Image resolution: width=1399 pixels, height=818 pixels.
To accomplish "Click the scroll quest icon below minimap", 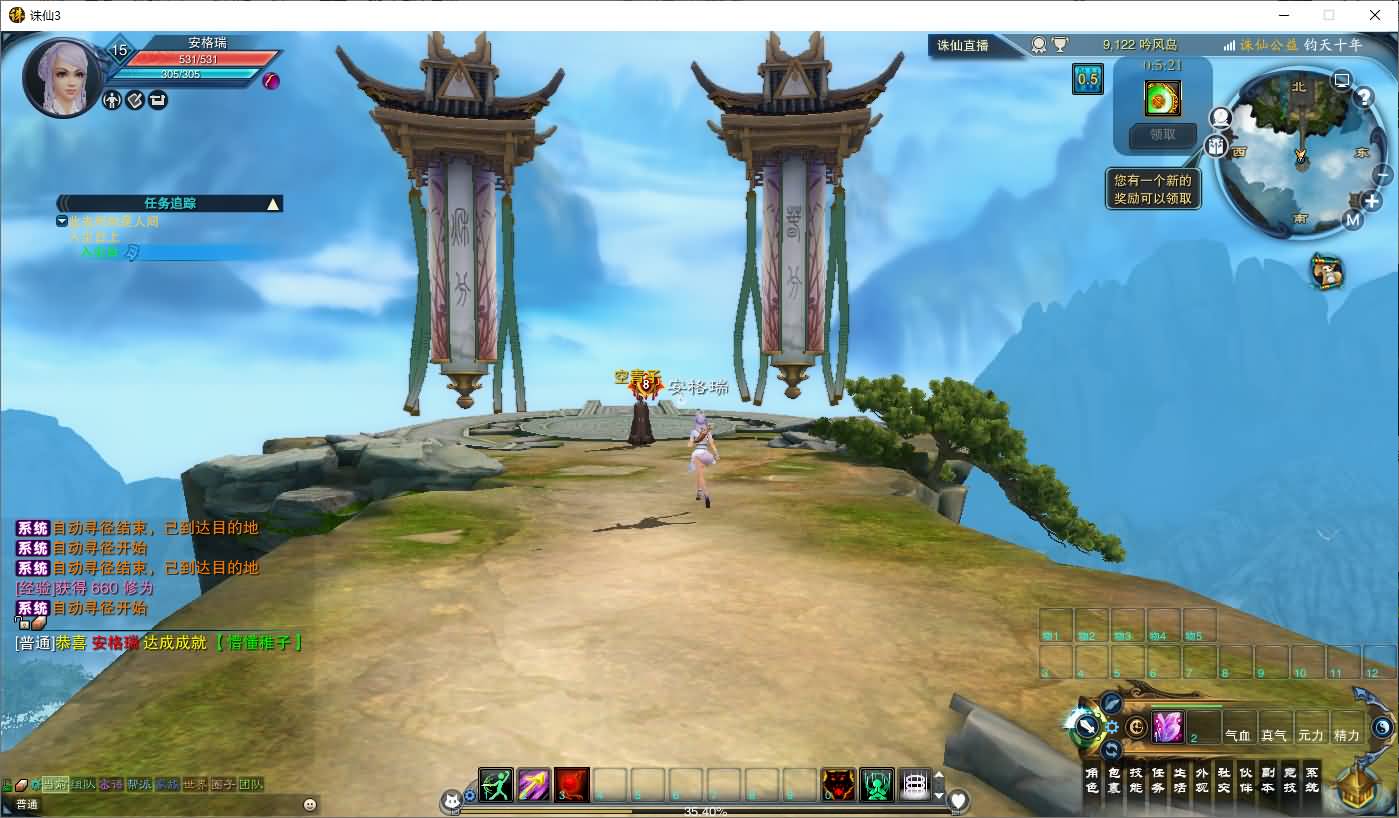I will click(x=1327, y=271).
